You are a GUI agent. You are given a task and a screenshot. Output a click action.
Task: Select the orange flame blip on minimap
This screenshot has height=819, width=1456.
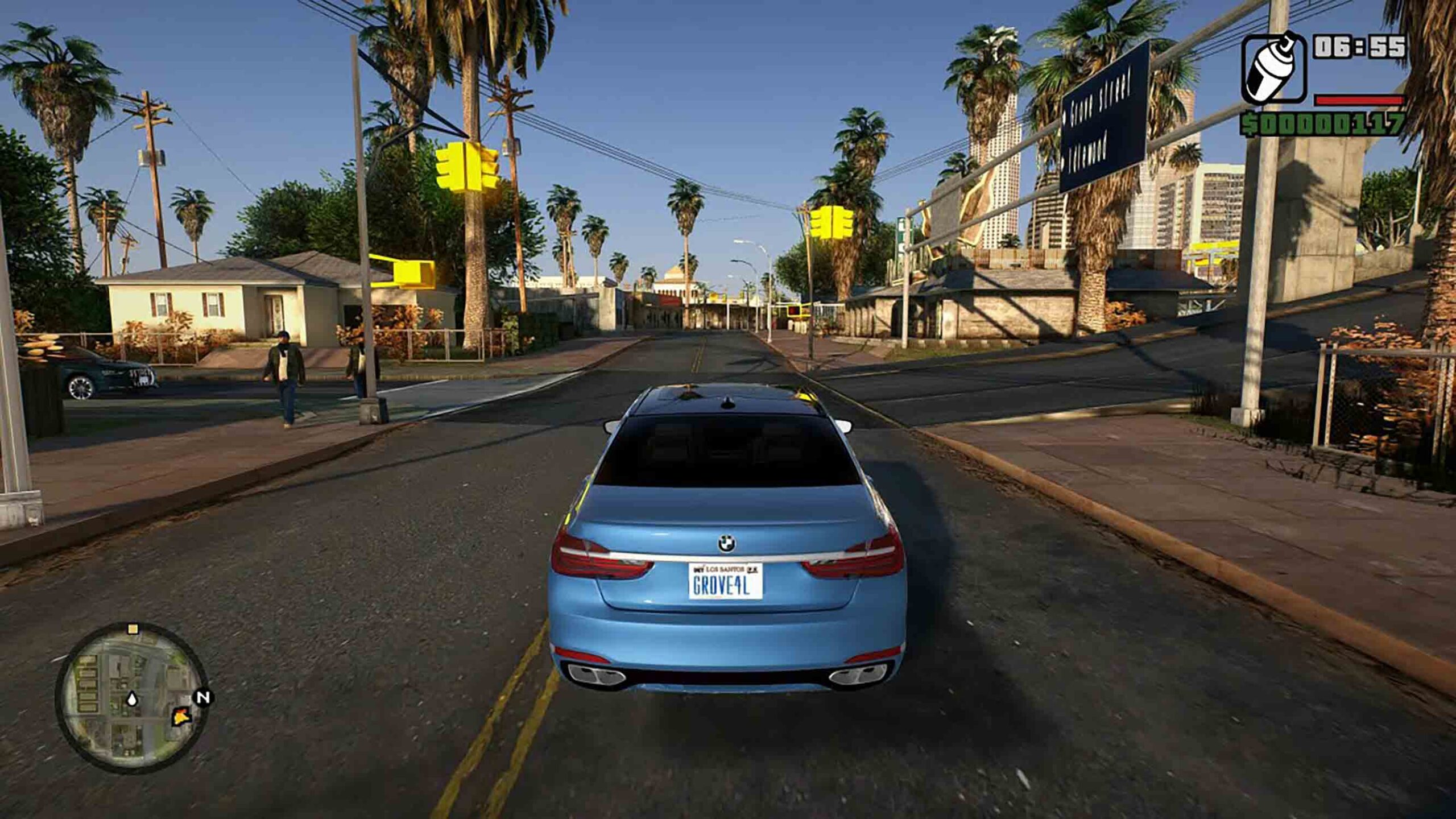(181, 716)
